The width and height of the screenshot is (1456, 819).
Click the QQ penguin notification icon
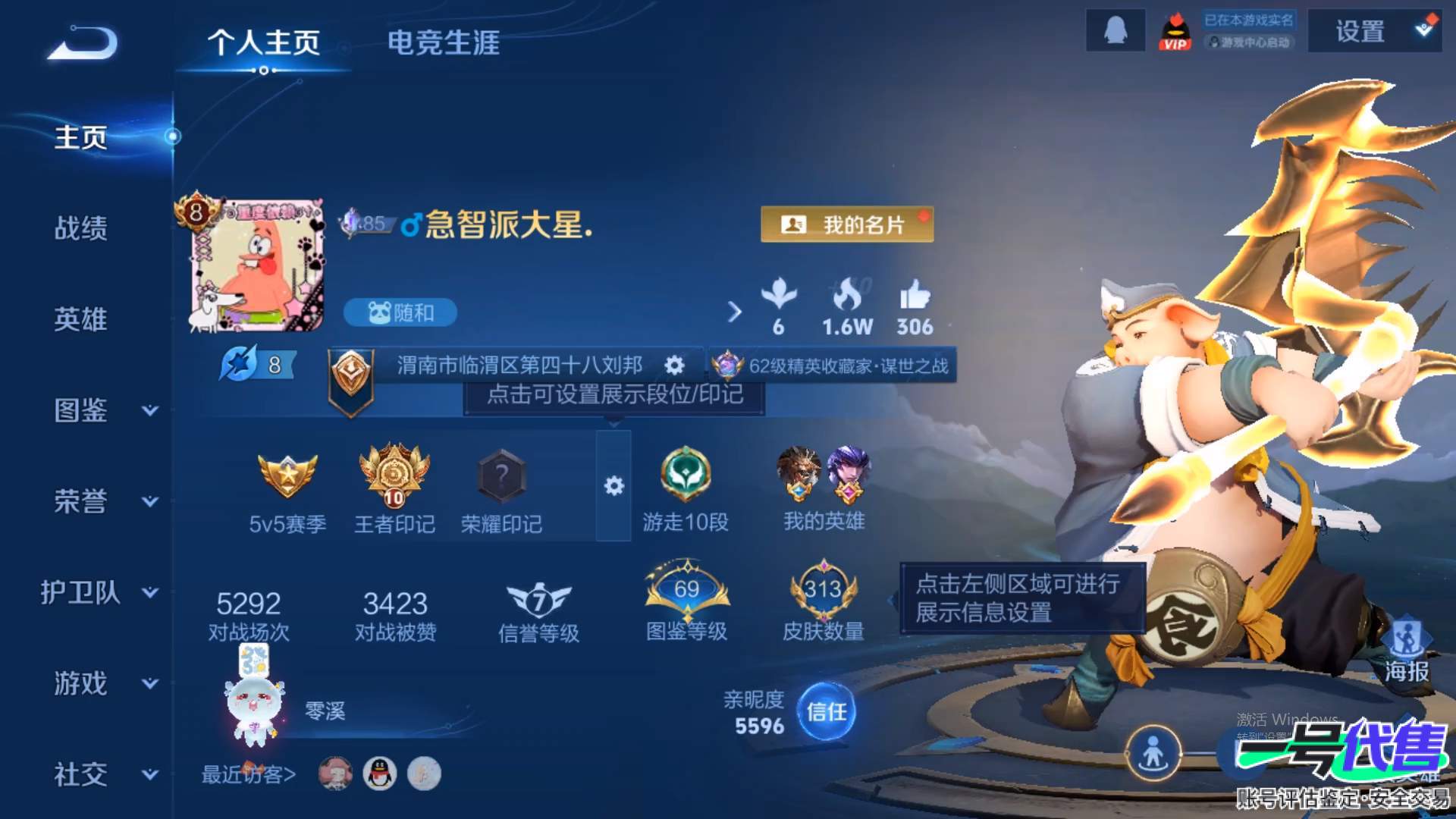pyautogui.click(x=1116, y=32)
